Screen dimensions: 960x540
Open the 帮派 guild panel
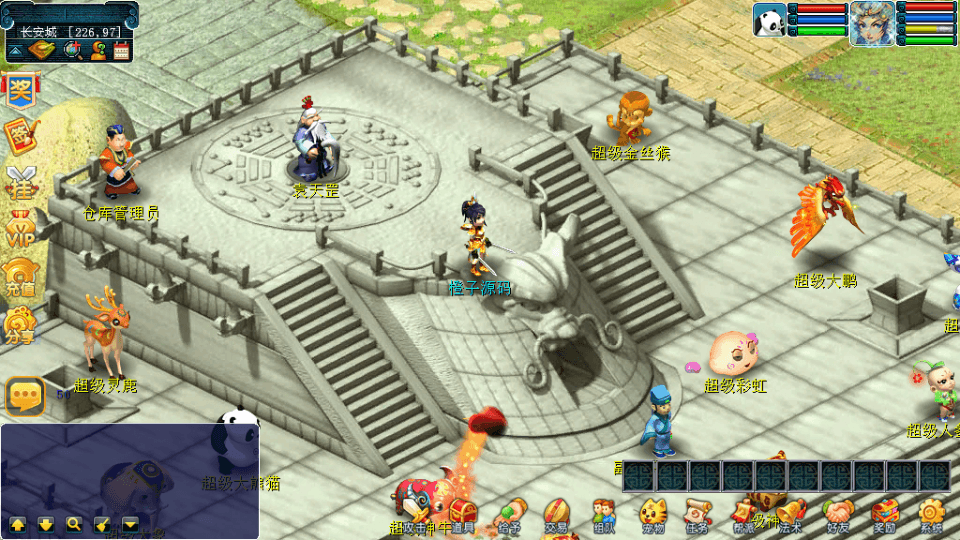coord(743,514)
